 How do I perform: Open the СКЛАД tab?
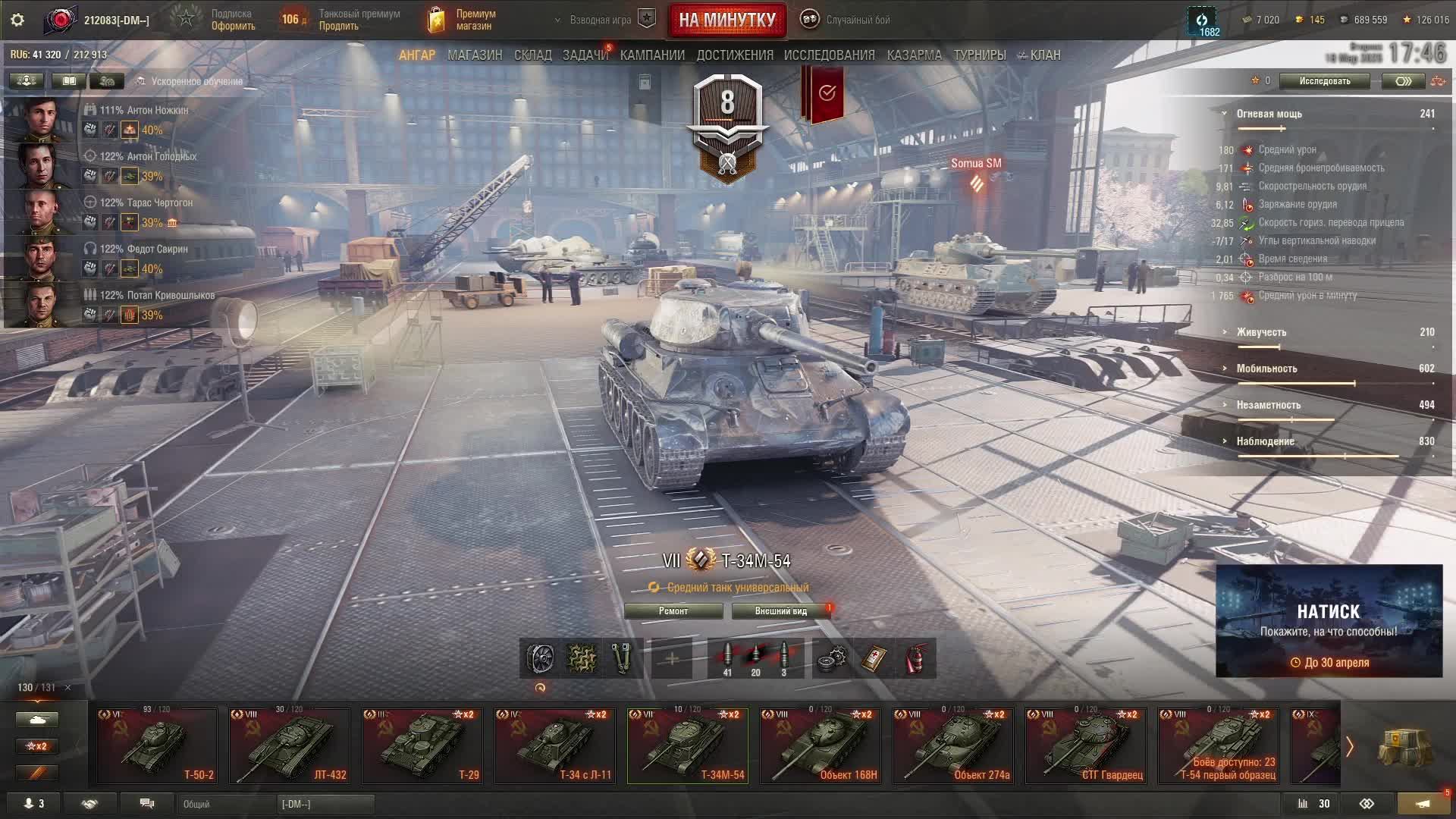532,55
